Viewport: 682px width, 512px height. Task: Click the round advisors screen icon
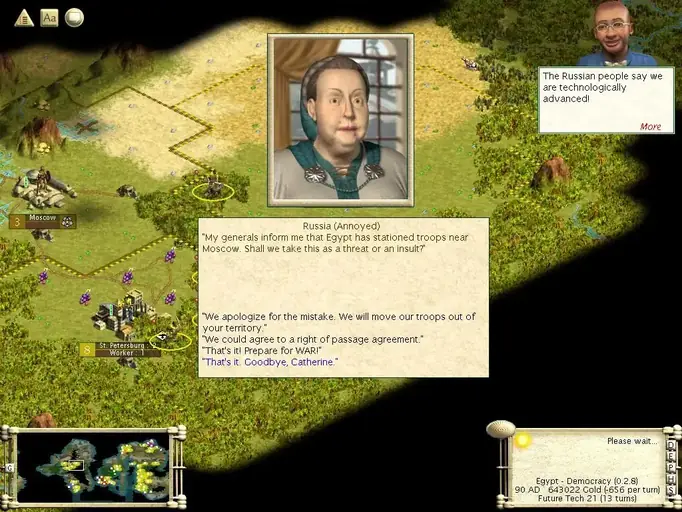pos(74,17)
